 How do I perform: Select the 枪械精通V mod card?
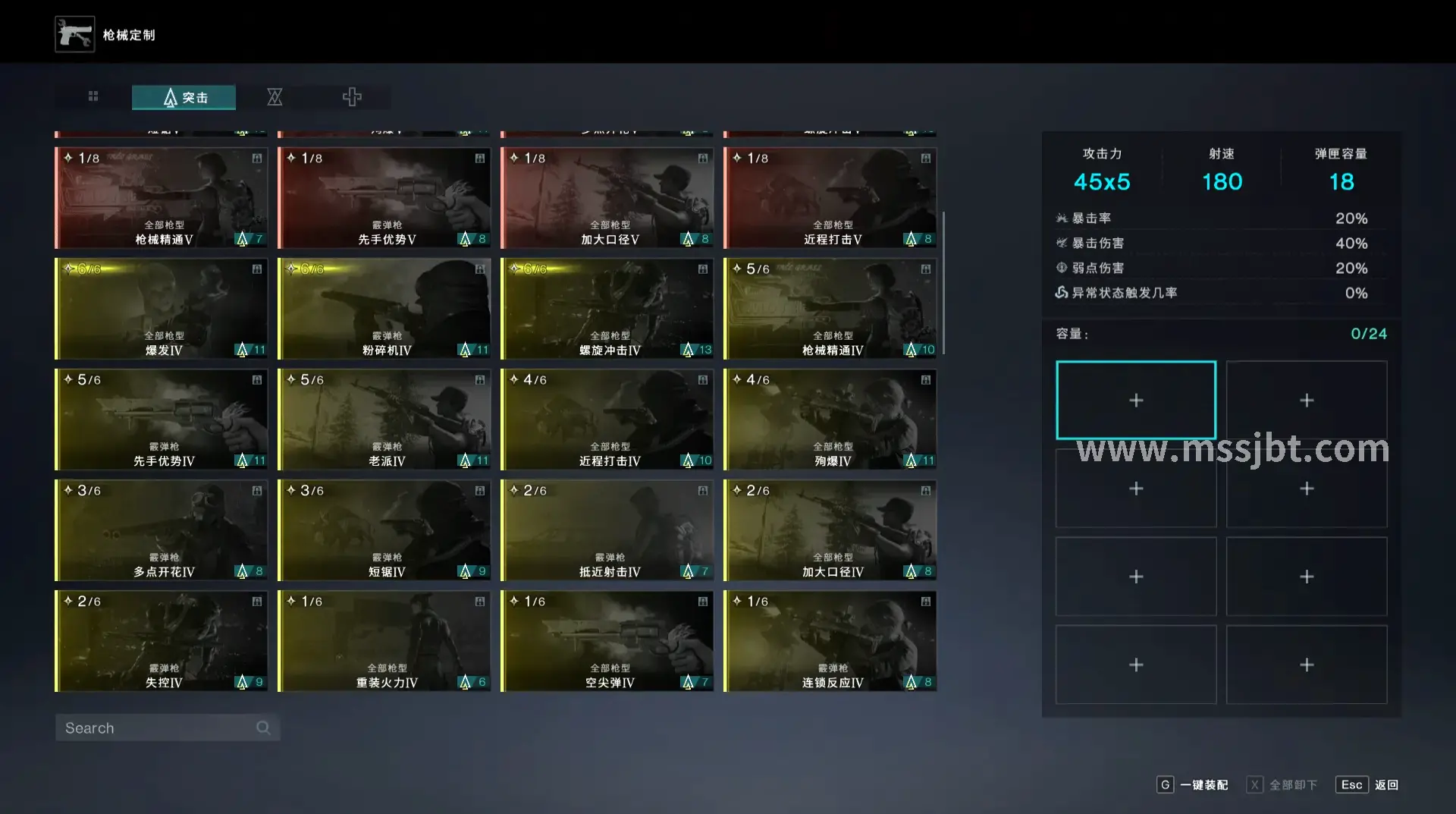(x=162, y=198)
